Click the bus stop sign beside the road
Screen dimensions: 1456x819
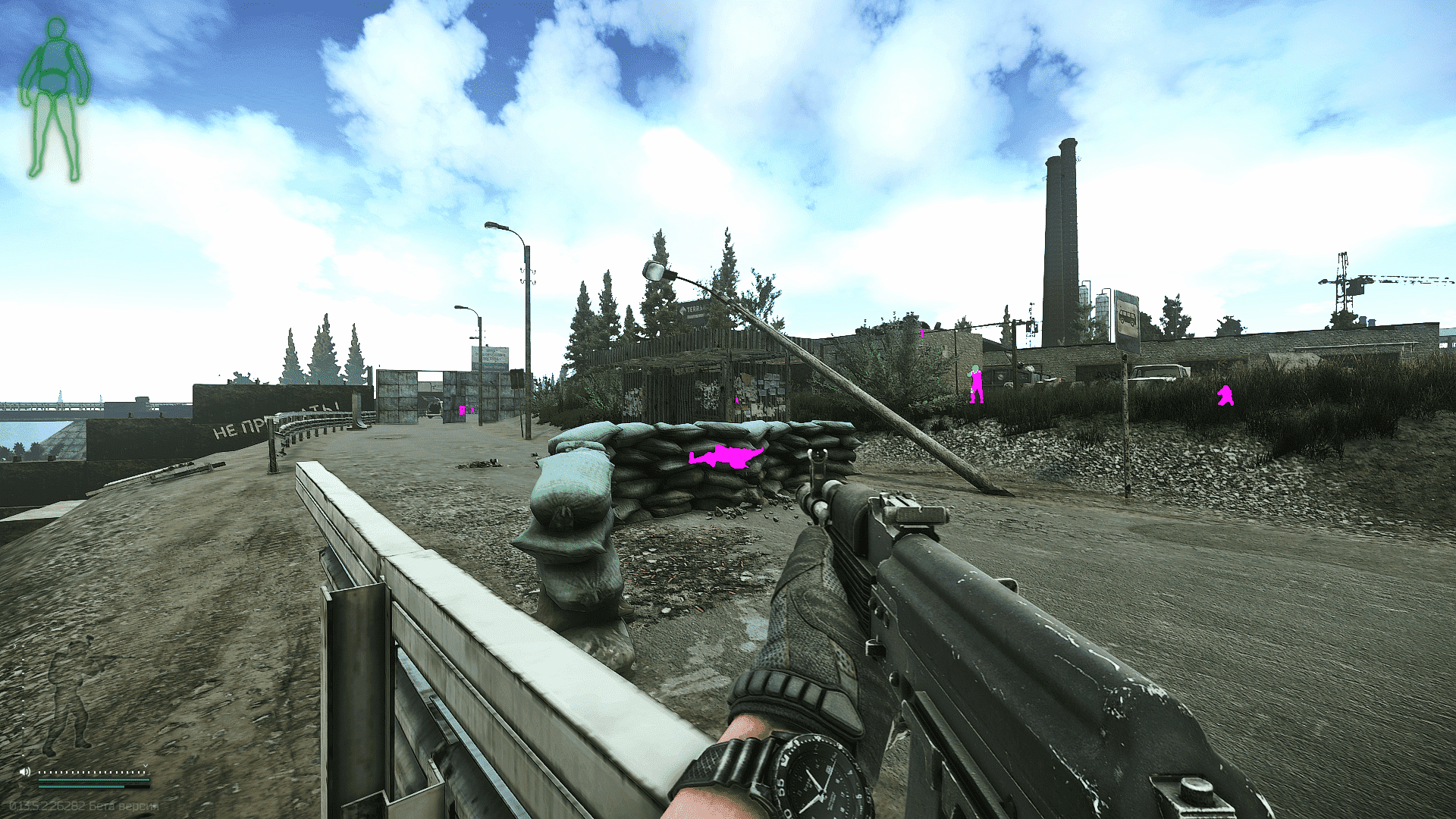pos(1127,317)
